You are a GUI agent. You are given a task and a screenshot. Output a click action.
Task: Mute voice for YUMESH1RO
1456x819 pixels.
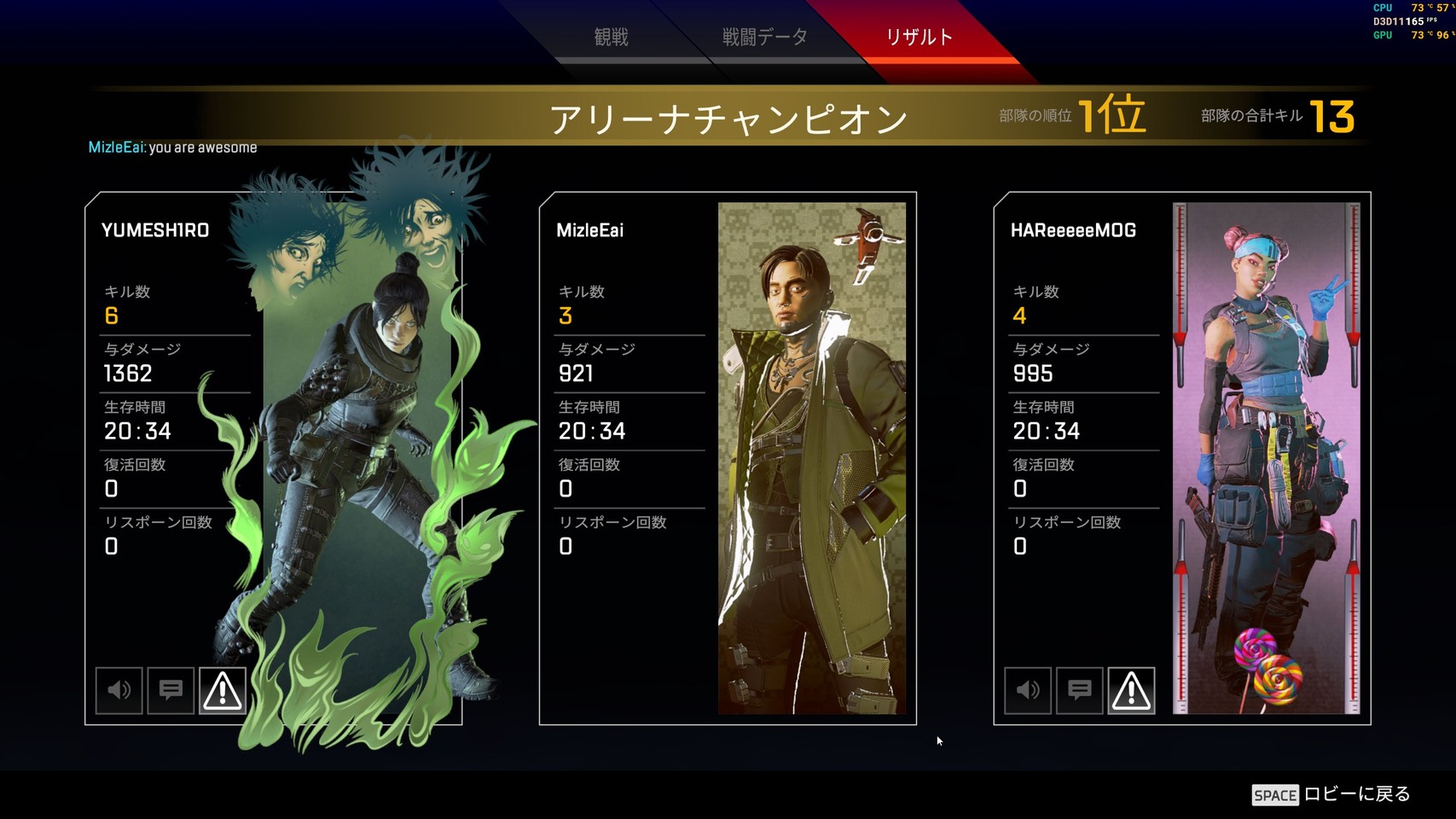tap(119, 690)
